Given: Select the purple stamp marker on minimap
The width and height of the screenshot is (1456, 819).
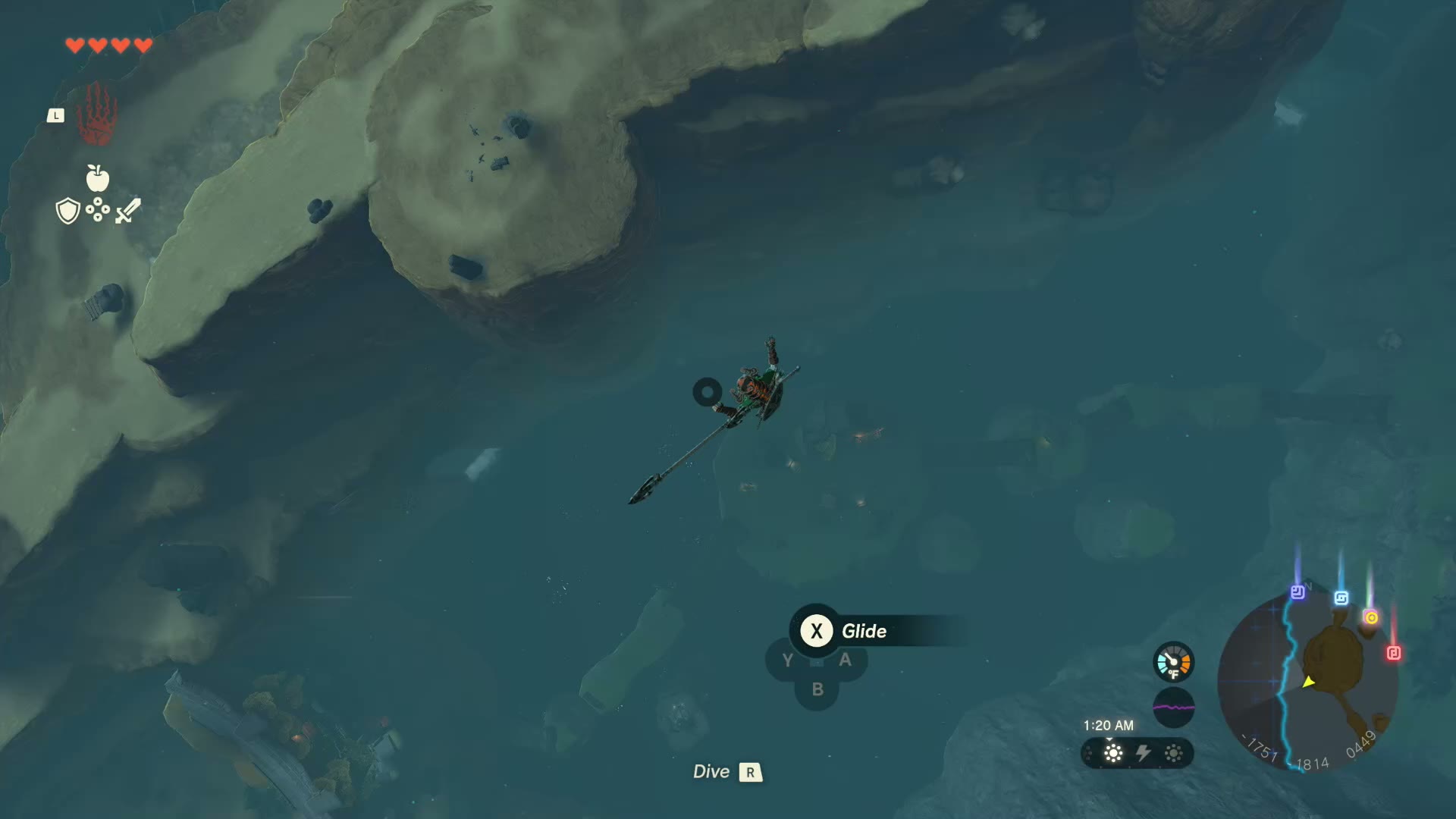Looking at the screenshot, I should tap(1298, 592).
